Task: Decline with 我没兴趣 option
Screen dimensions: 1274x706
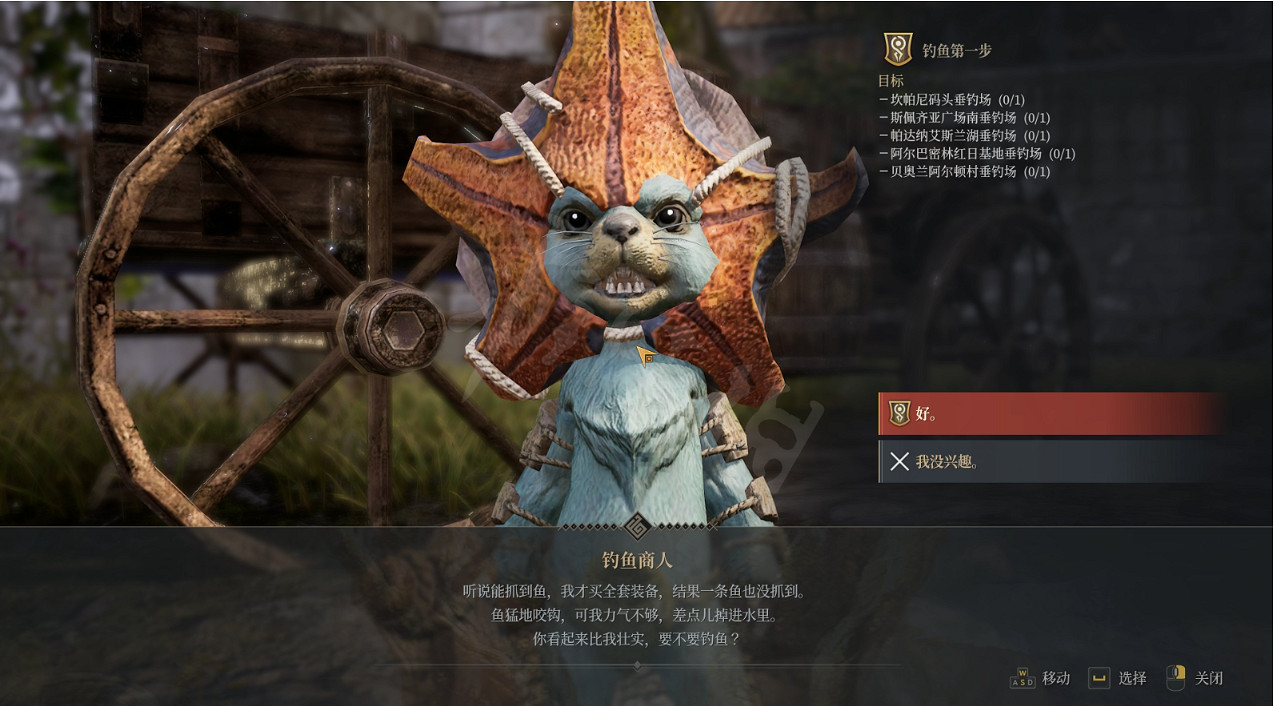Action: [x=1050, y=461]
